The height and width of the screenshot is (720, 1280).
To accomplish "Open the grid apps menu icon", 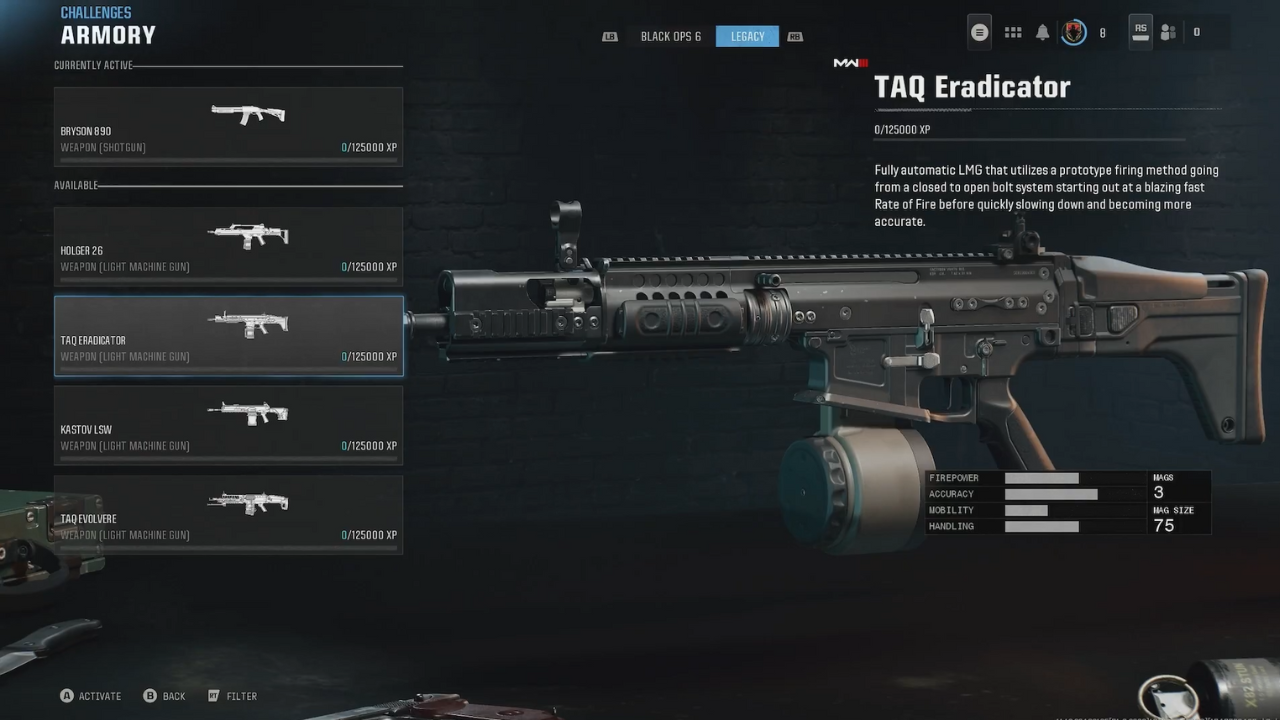I will (1013, 32).
